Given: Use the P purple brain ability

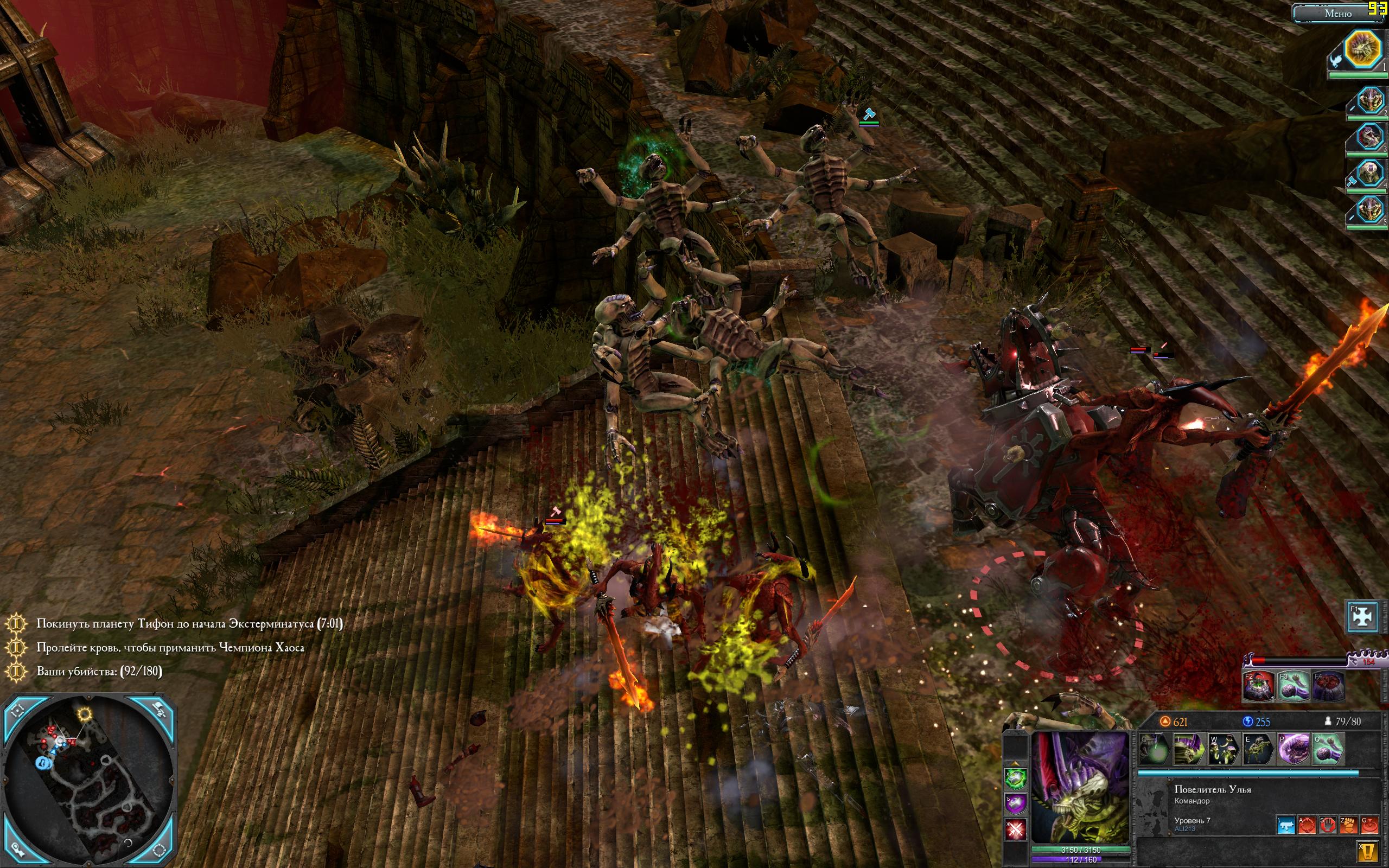Looking at the screenshot, I should pos(1294,749).
